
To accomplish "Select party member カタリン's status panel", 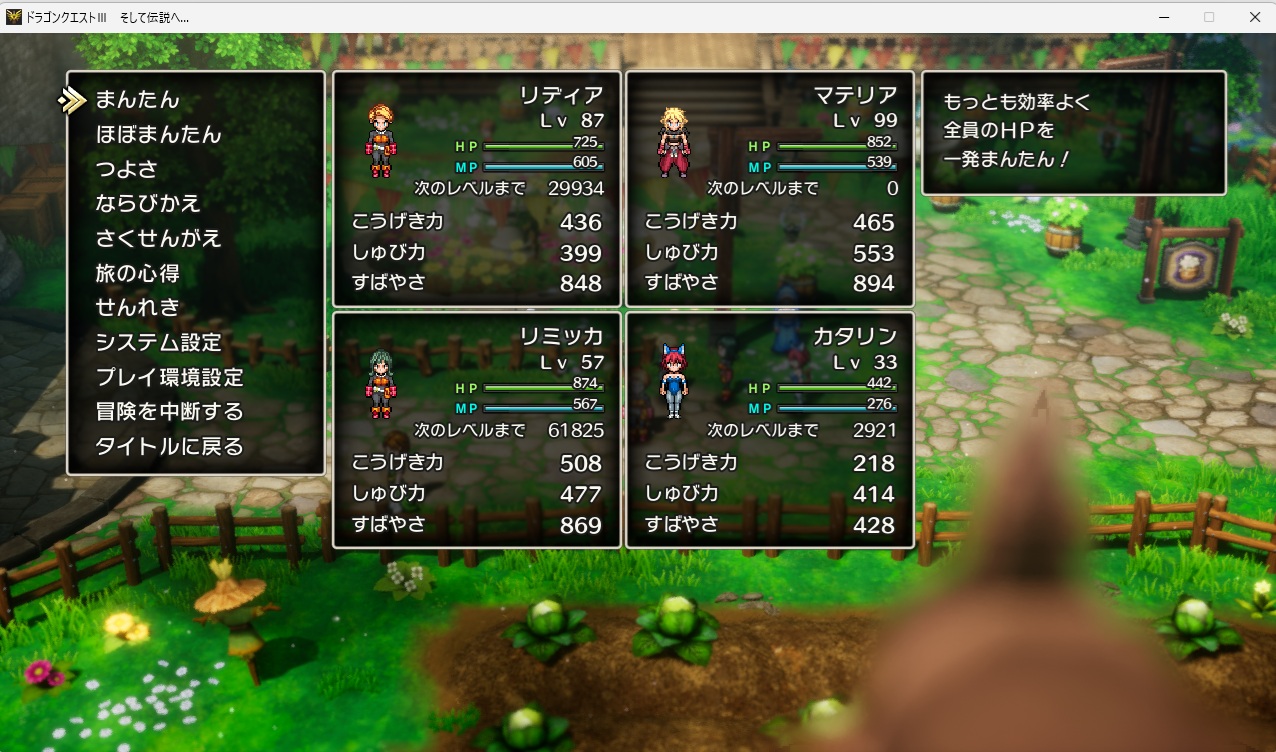I will (770, 430).
